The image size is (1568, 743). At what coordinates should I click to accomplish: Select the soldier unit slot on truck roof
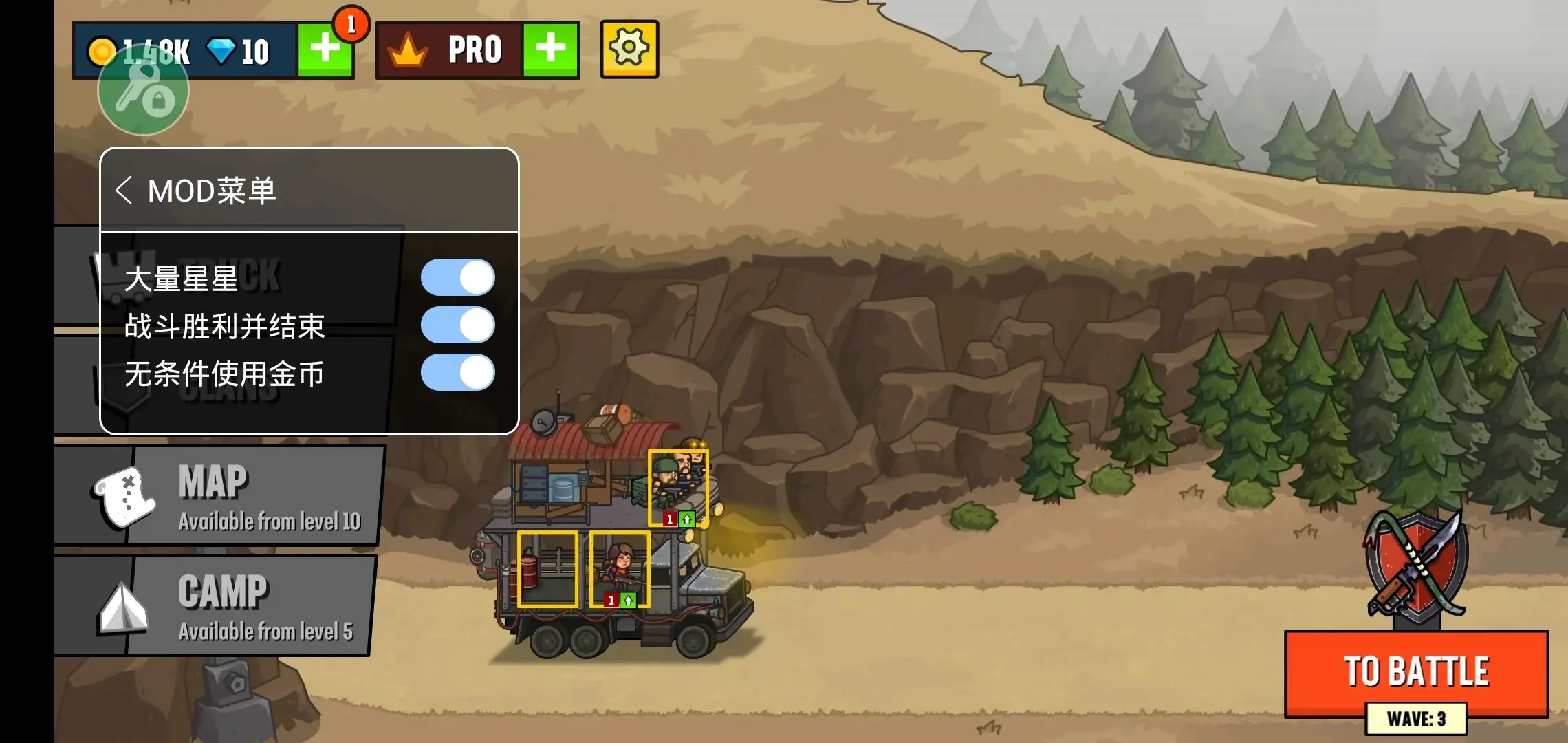tap(677, 488)
